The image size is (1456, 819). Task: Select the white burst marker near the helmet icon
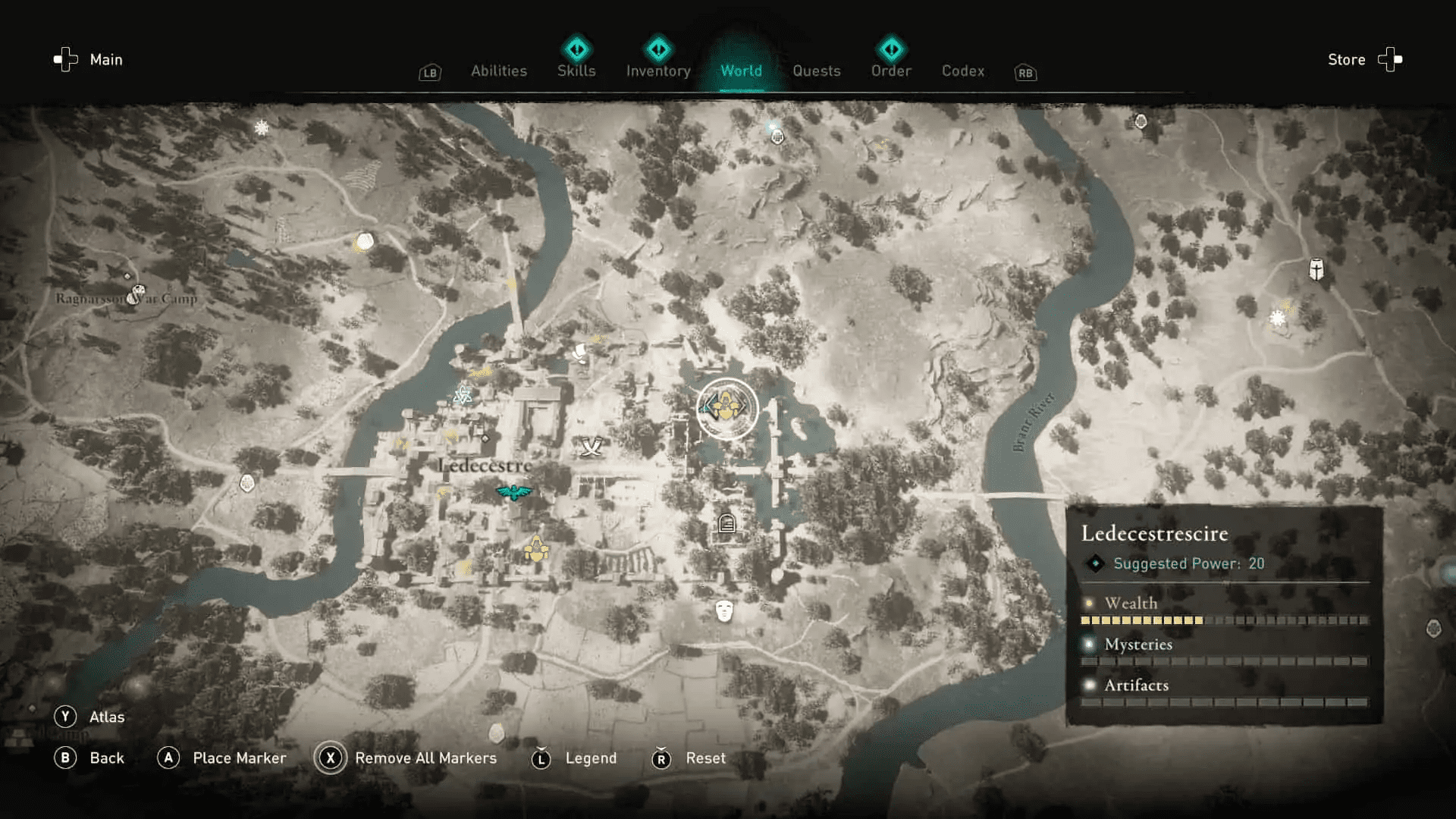coord(1278,318)
